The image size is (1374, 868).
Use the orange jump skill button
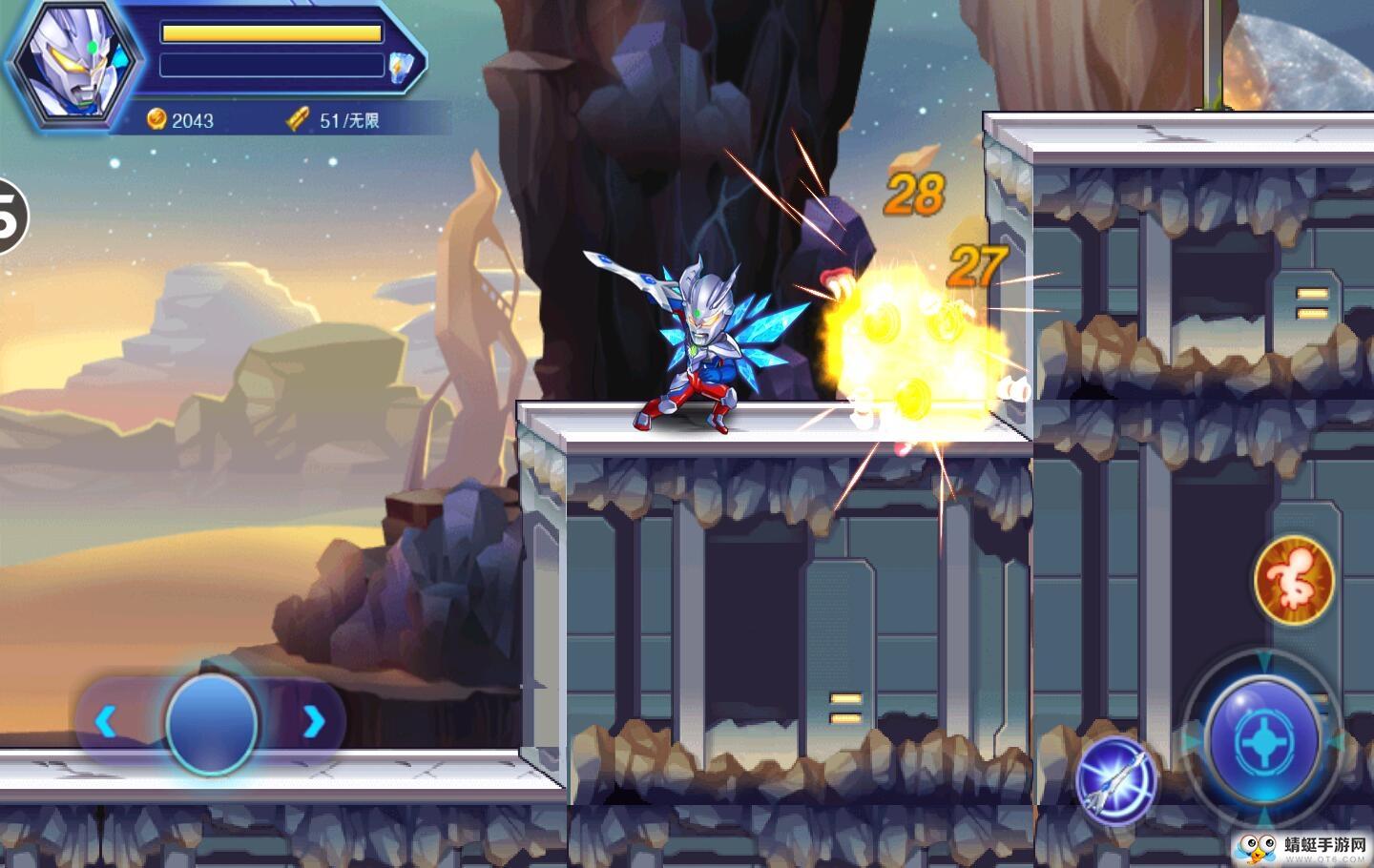click(x=1294, y=579)
